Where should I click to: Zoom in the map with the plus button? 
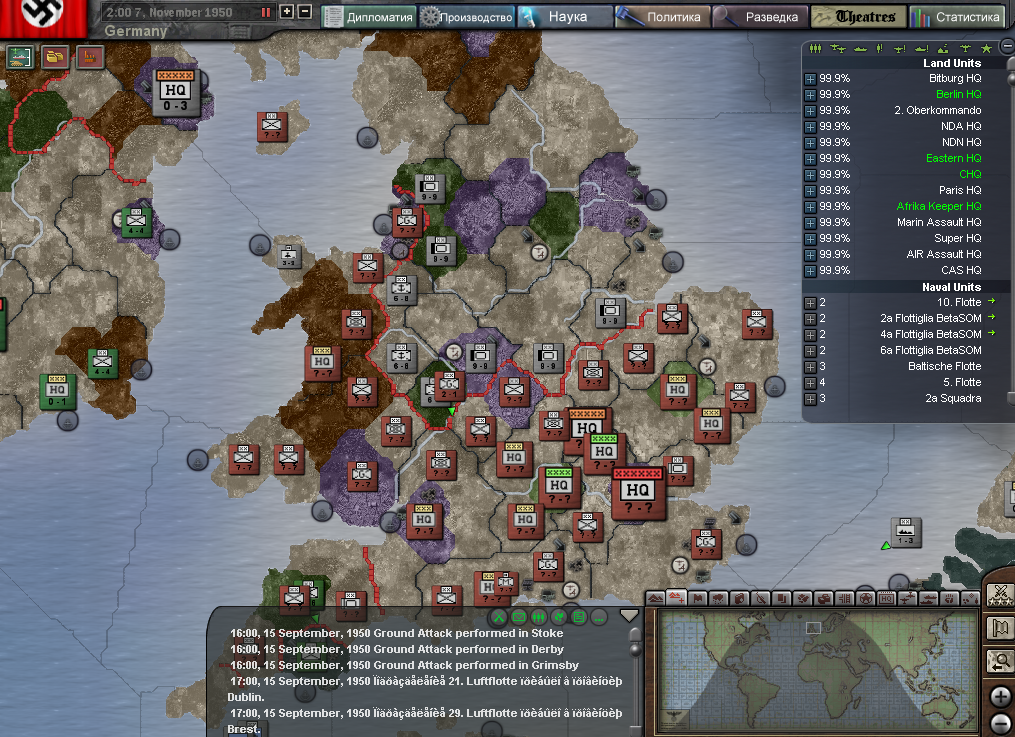click(1000, 697)
